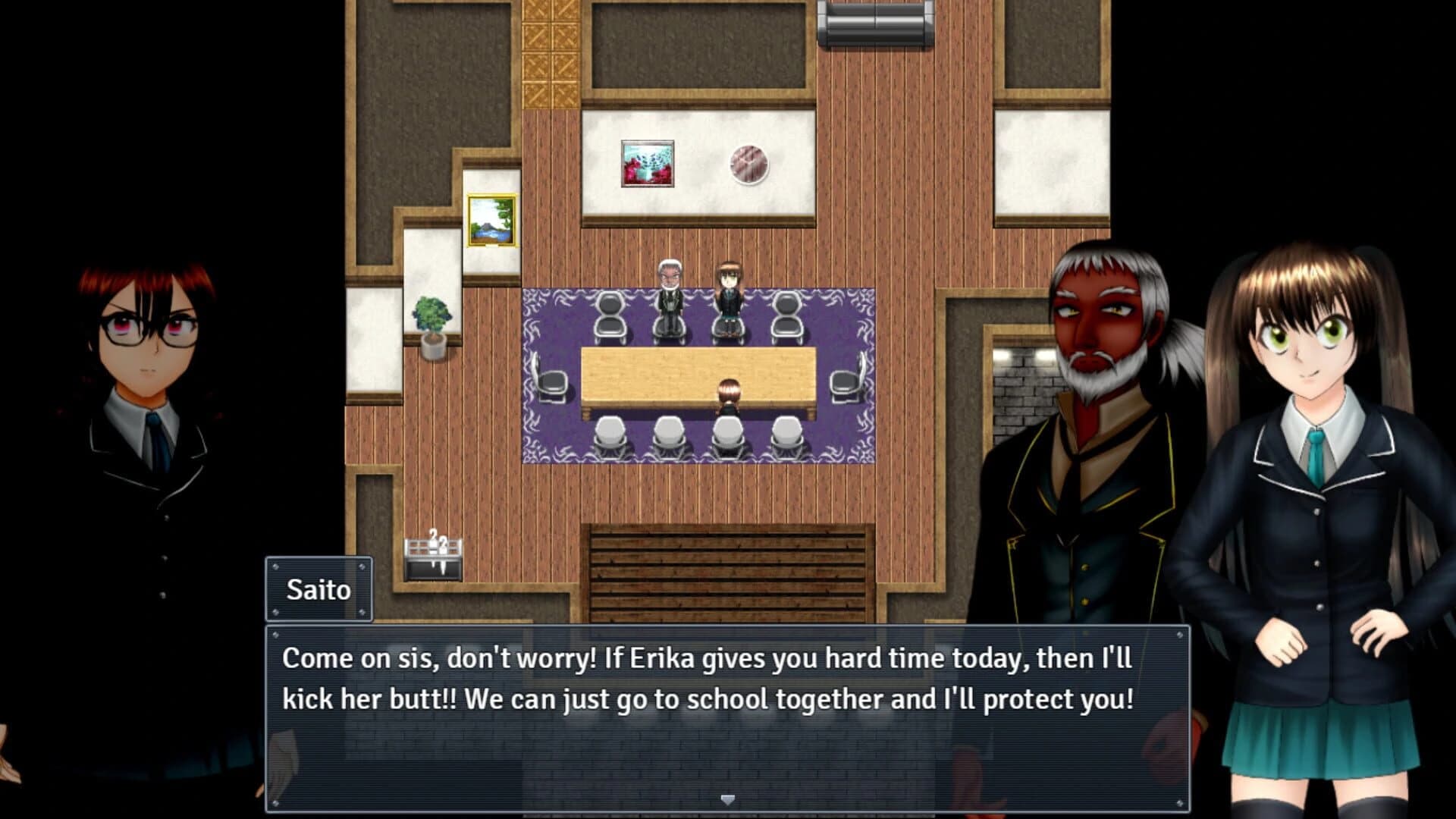Select the decorative plate hanging on the wall
1456x819 pixels.
tap(749, 163)
